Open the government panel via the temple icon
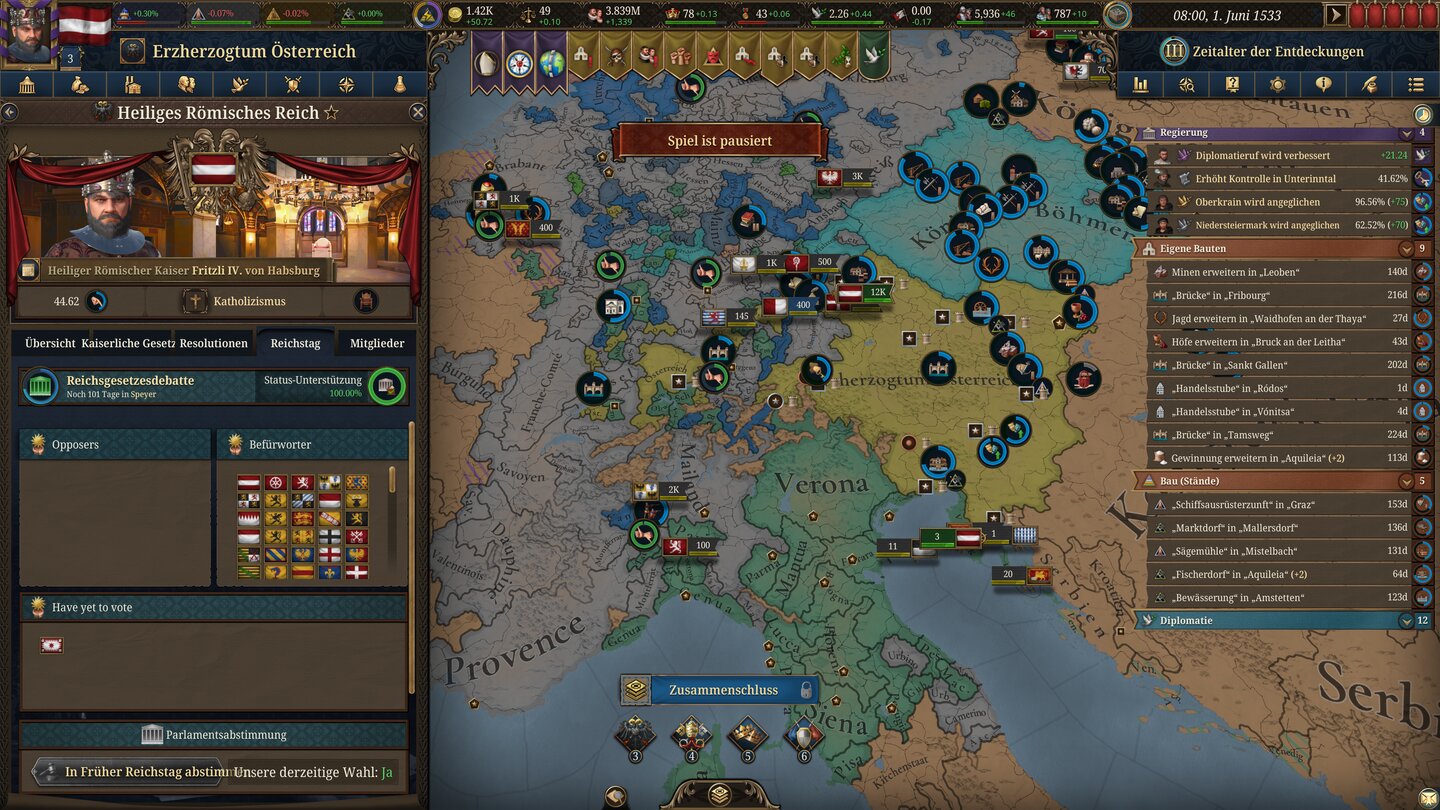This screenshot has height=810, width=1440. (27, 84)
